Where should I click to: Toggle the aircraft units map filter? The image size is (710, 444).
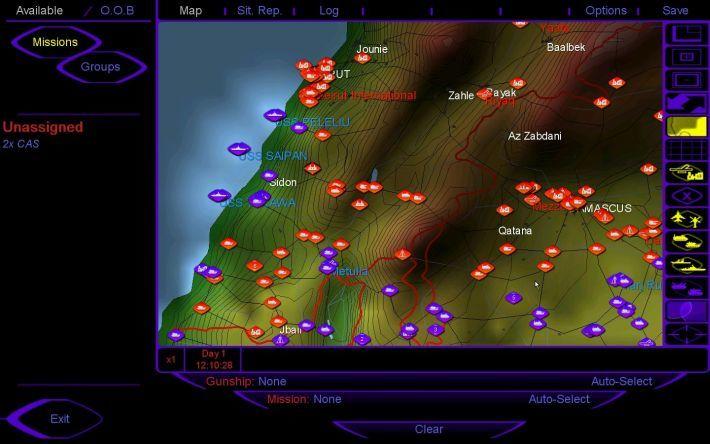(x=686, y=218)
